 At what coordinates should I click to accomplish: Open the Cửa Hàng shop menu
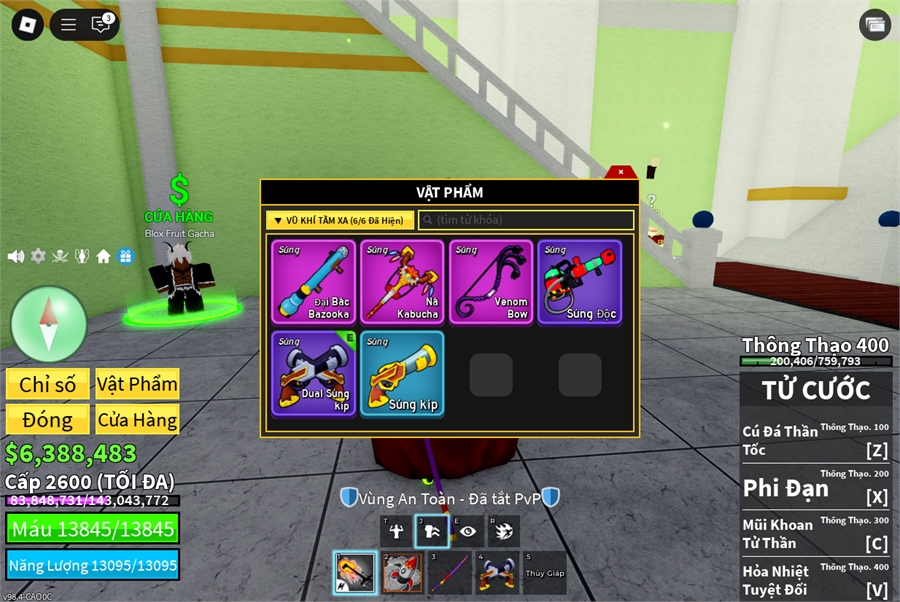point(137,420)
